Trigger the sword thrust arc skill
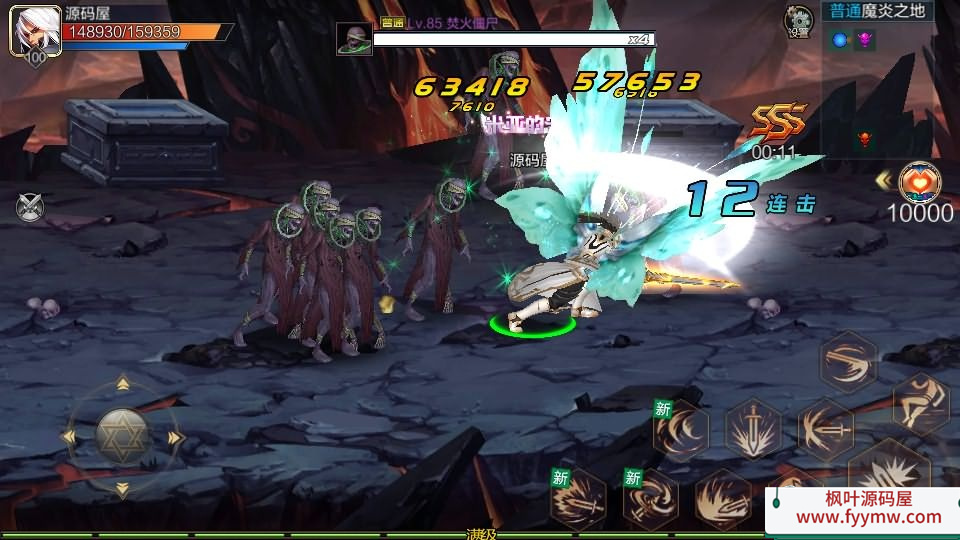Viewport: 960px width, 540px height. tap(826, 430)
